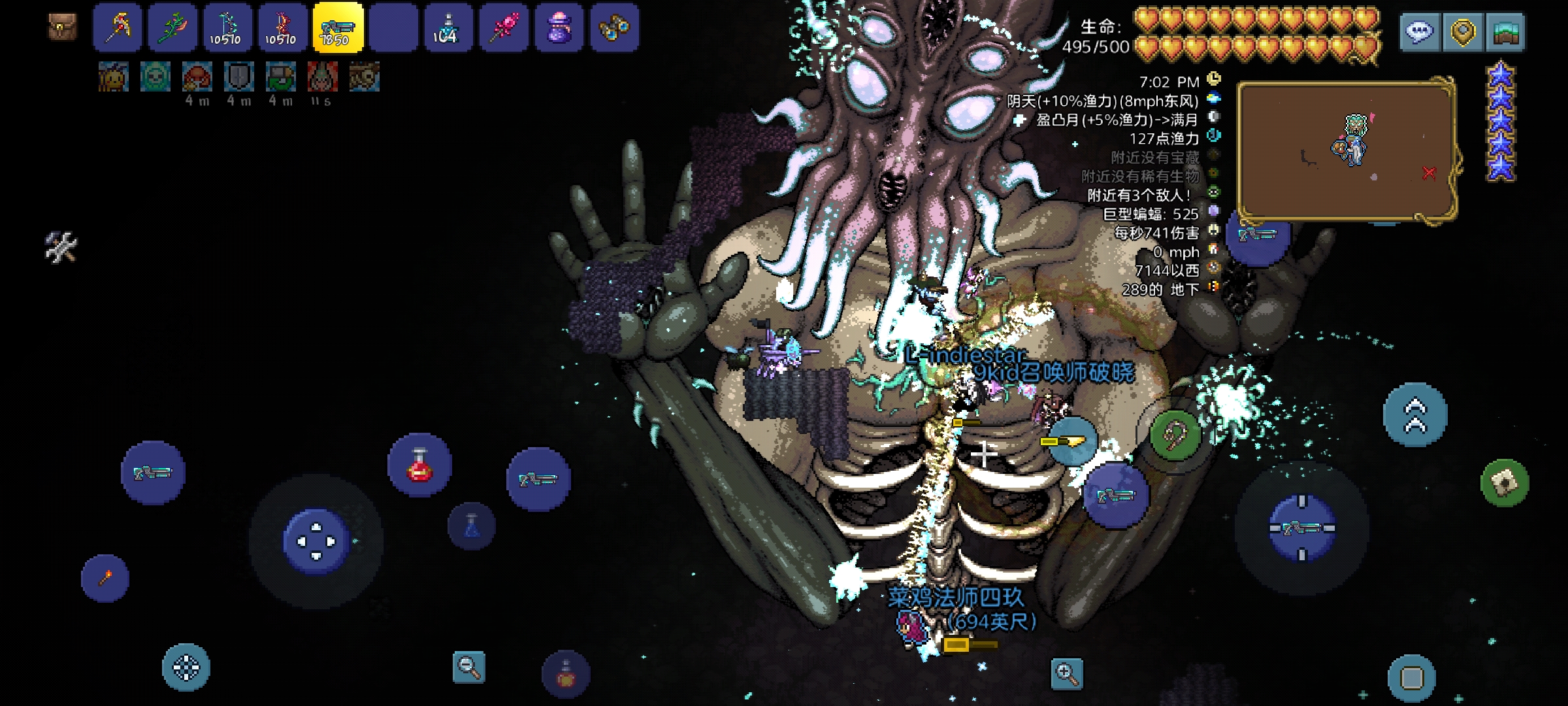Use the red healing potion quick button

point(419,465)
